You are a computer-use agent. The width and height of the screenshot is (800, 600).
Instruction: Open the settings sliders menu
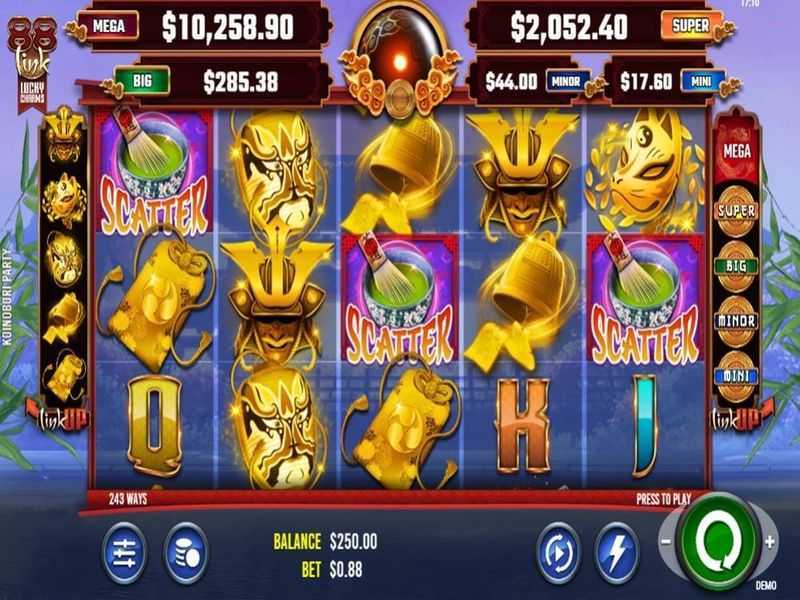125,551
